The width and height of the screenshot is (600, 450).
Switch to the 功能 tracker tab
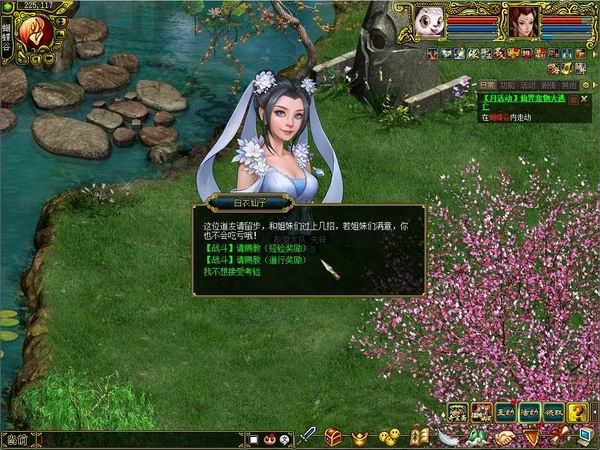click(x=507, y=86)
